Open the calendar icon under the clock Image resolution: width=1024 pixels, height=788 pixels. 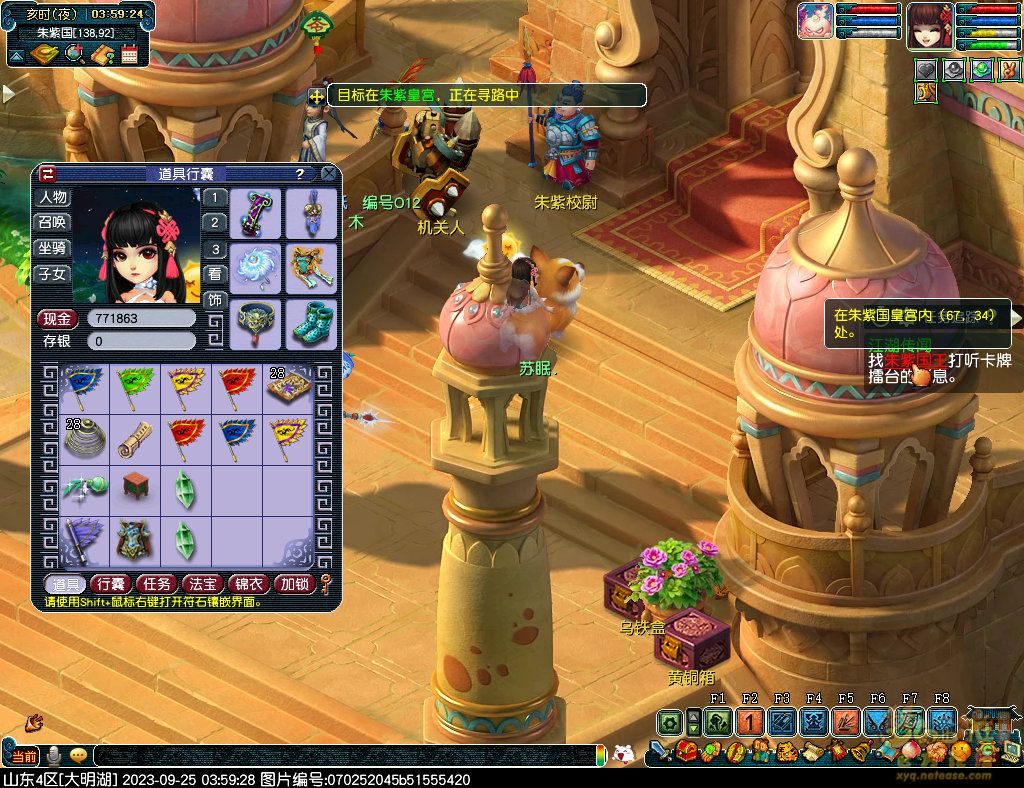(x=129, y=54)
